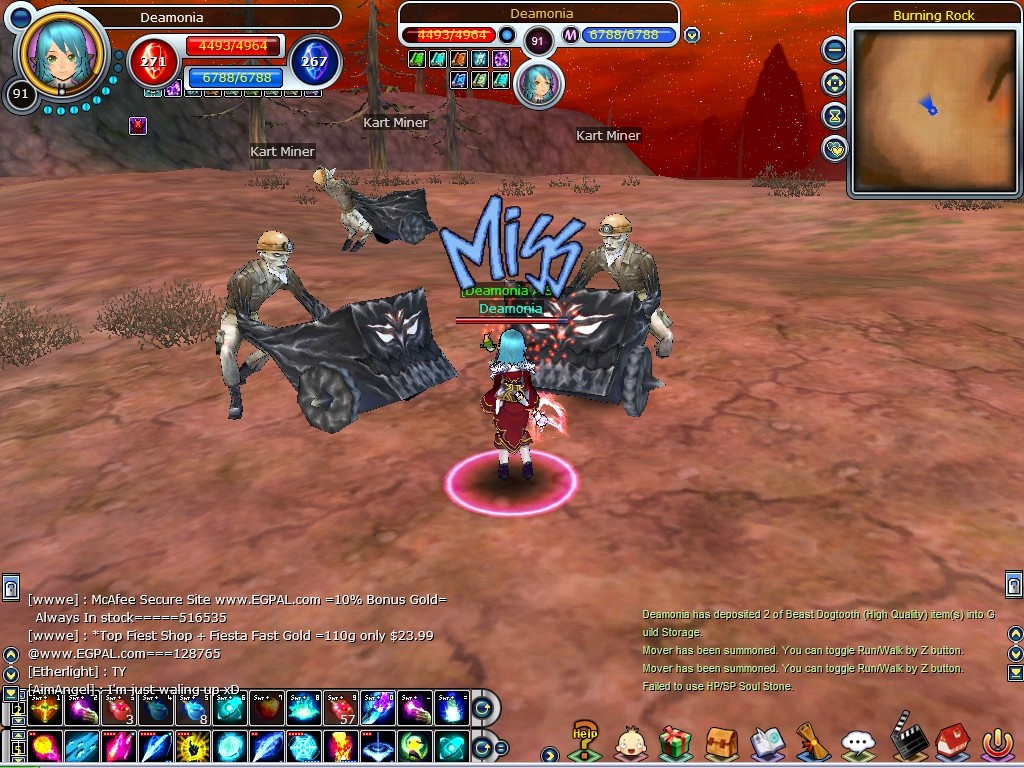The height and width of the screenshot is (768, 1024).
Task: Use the blue potion slot with 8 remaining
Action: click(192, 709)
